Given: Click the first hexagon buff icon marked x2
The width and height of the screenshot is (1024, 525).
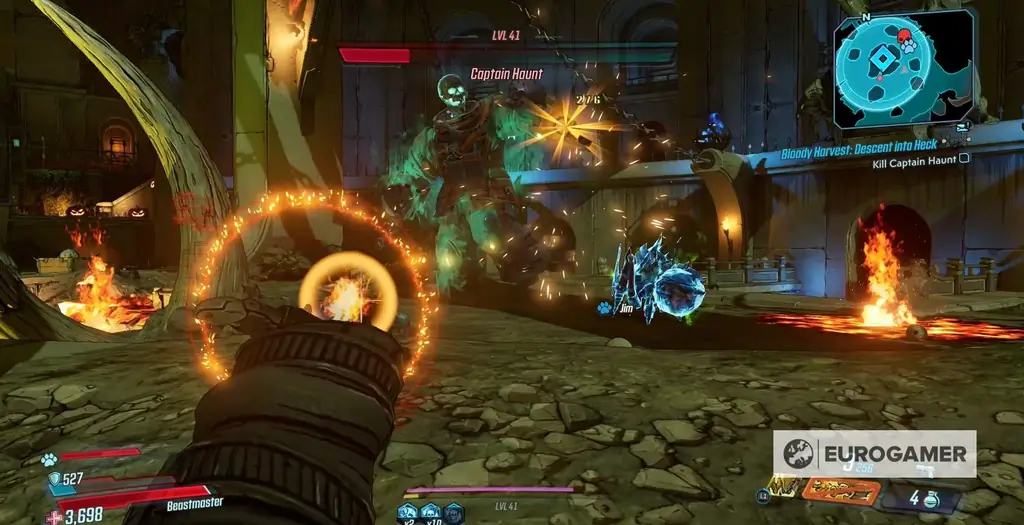Looking at the screenshot, I should (x=406, y=511).
